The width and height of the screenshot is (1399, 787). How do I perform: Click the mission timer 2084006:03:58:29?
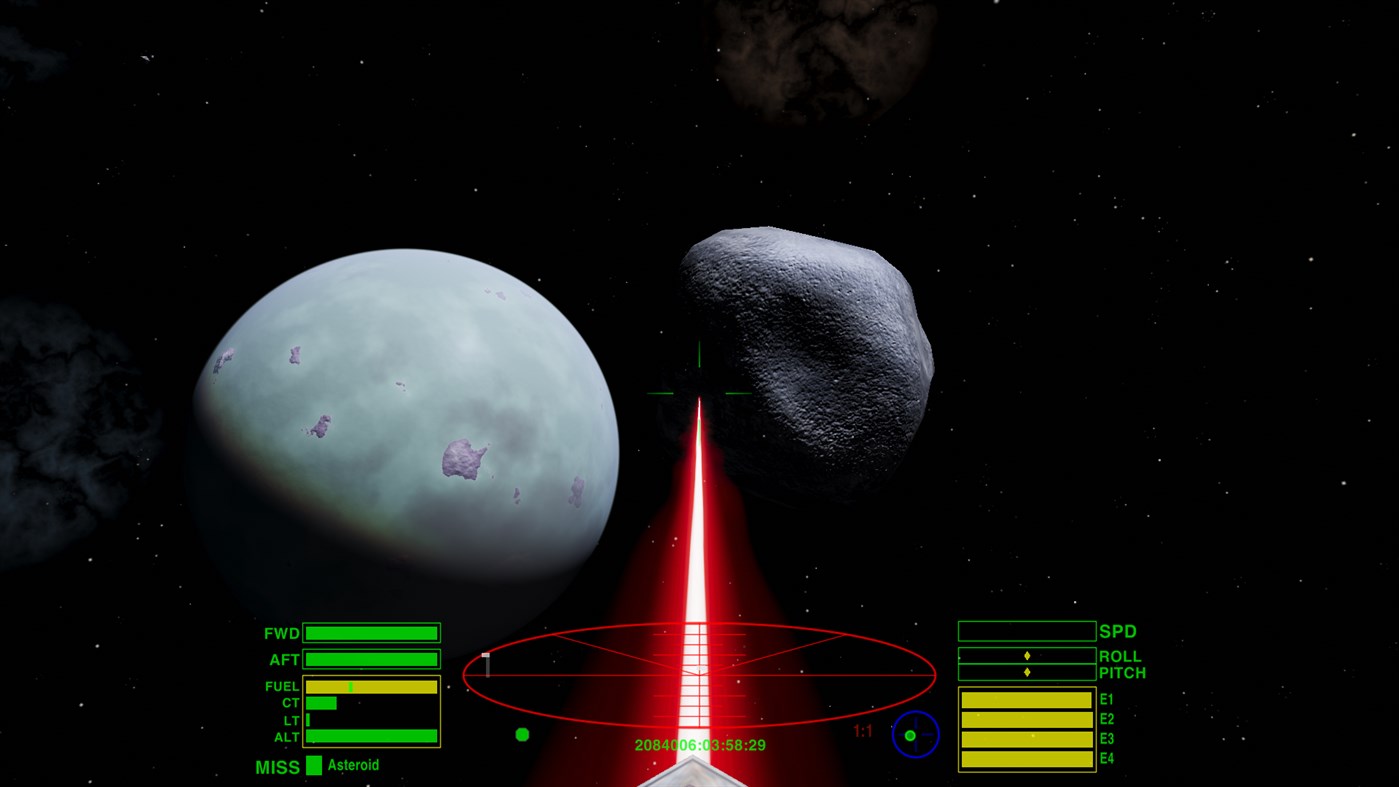[700, 744]
